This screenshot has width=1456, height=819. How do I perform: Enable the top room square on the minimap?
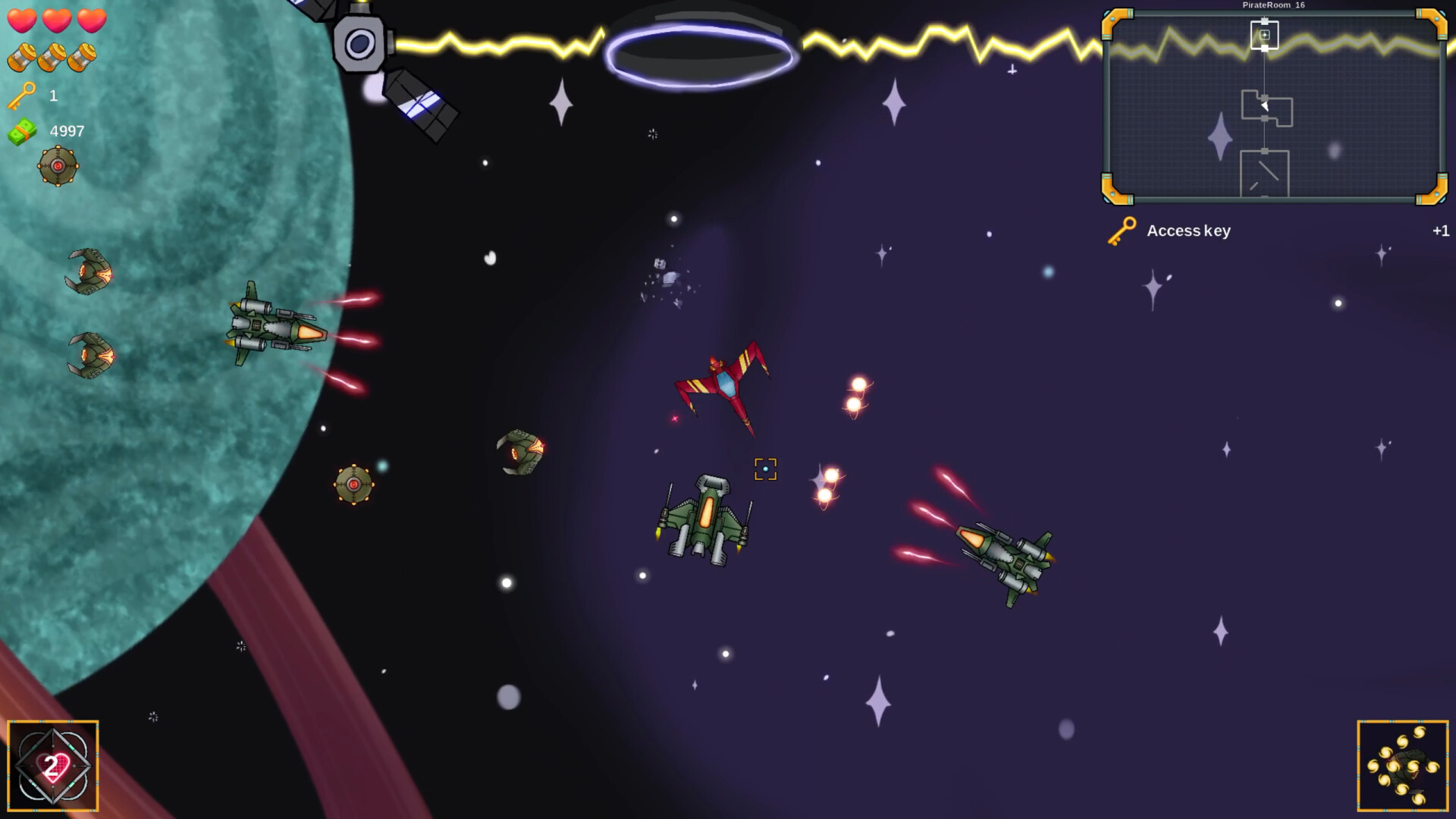point(1265,33)
